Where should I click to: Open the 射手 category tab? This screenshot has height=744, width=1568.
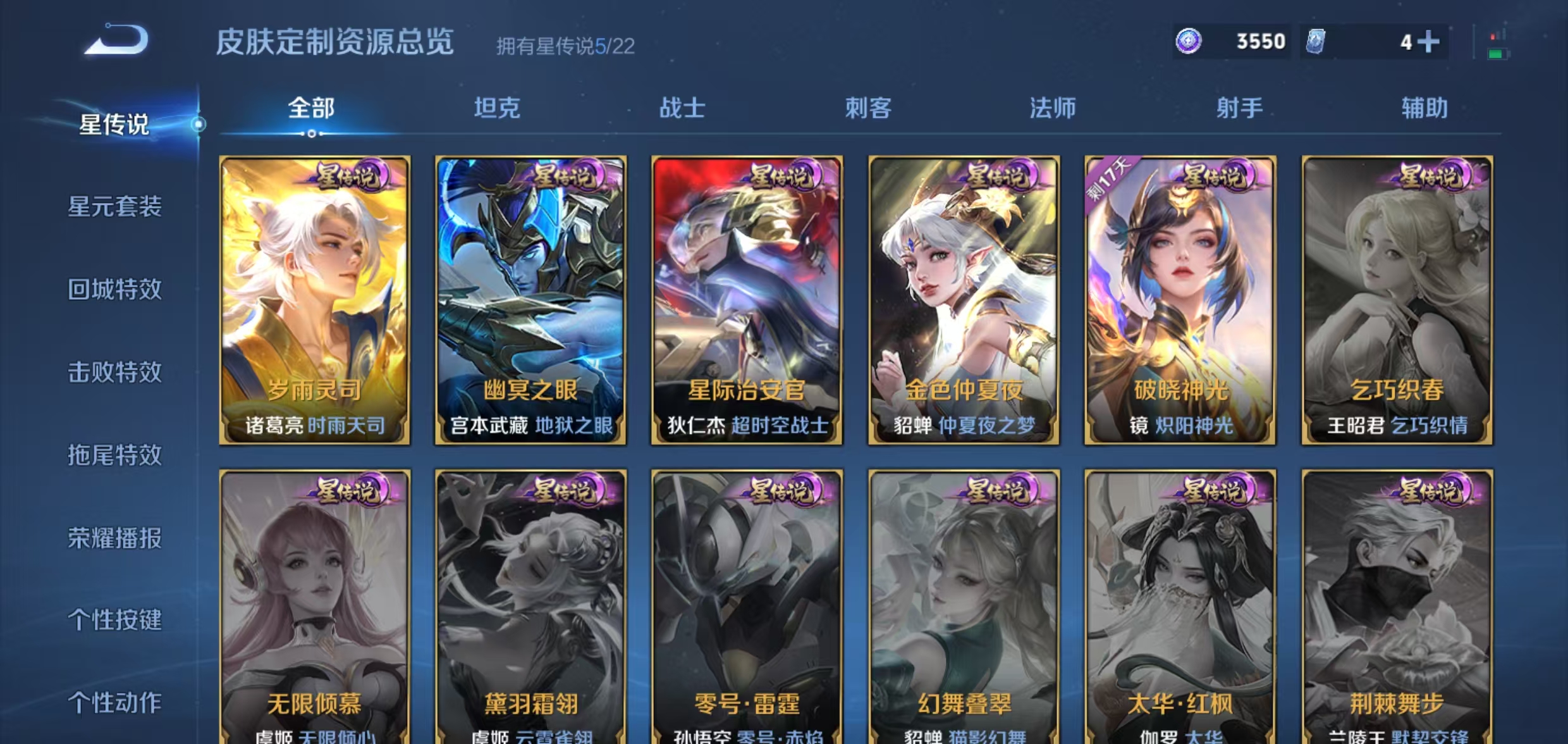1238,109
